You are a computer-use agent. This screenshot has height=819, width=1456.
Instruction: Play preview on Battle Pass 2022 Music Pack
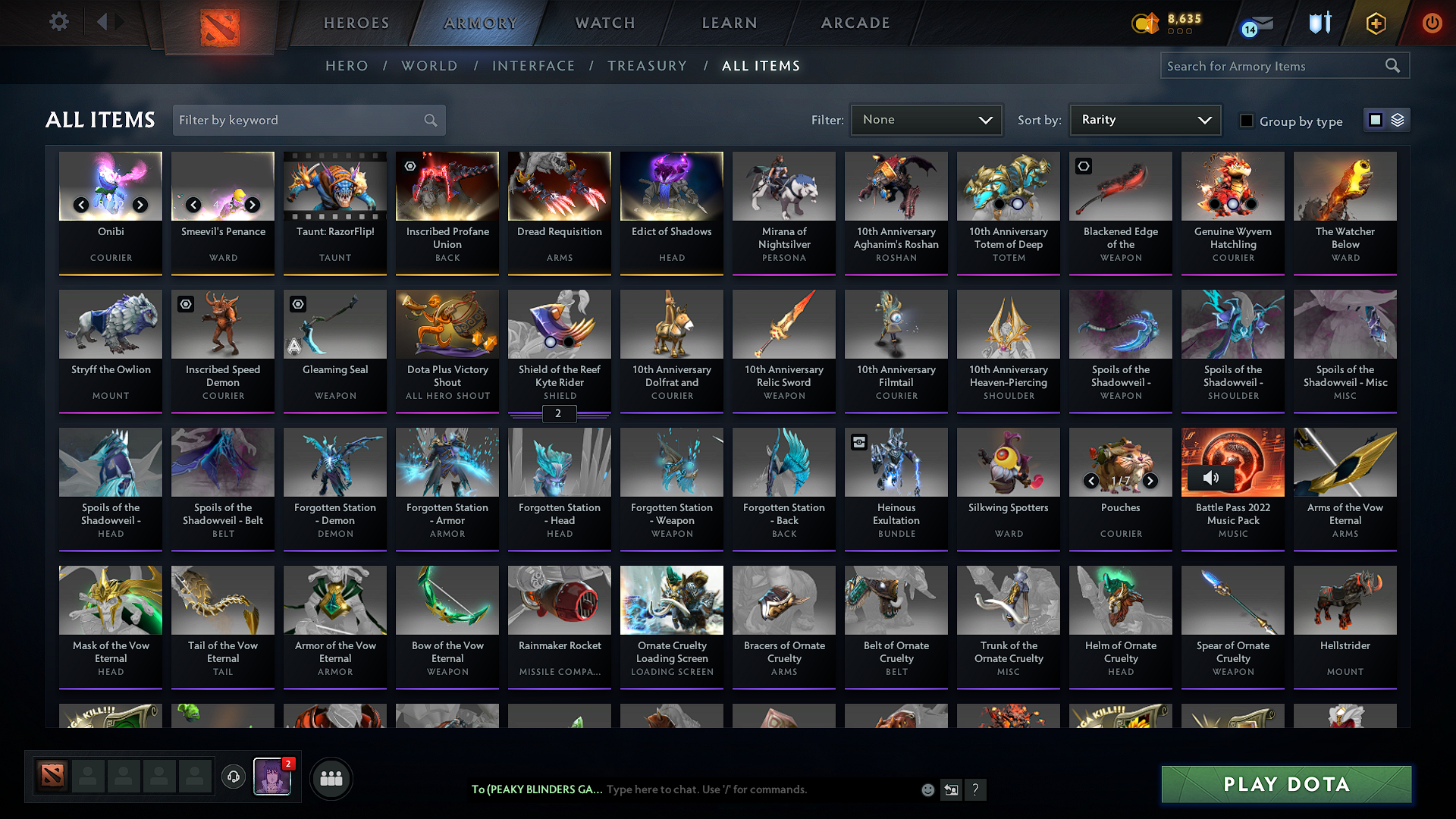[1211, 478]
